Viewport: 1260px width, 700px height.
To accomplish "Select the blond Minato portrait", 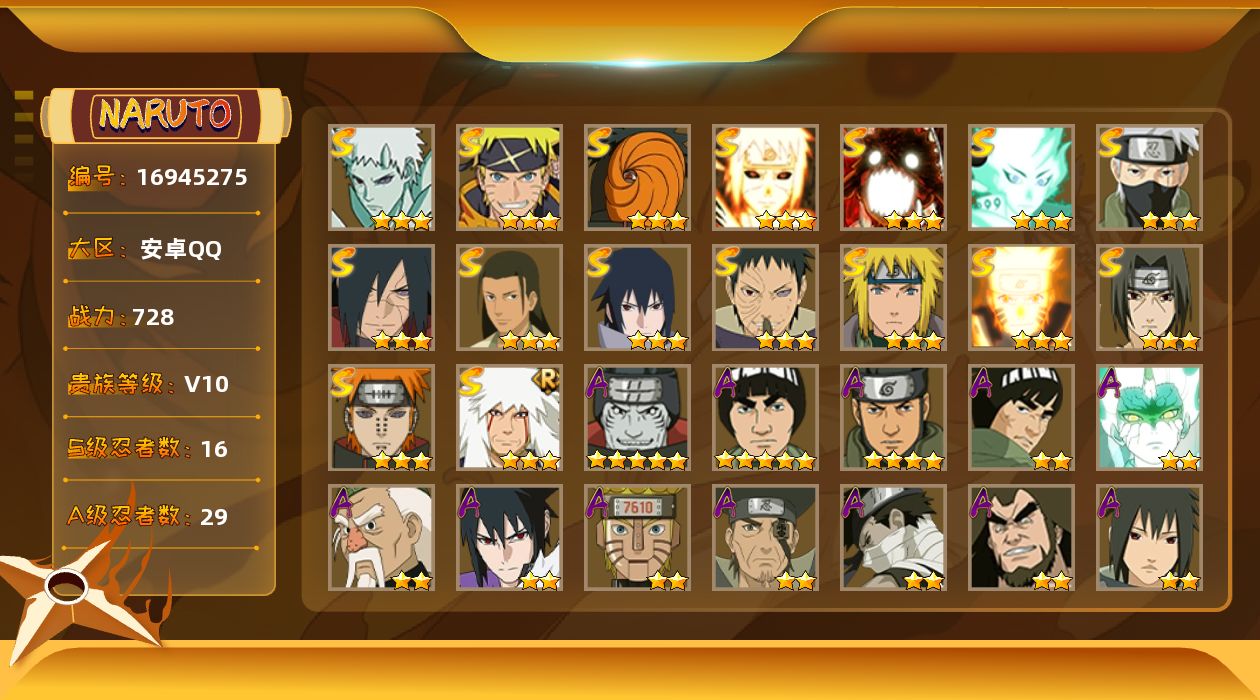I will click(893, 297).
